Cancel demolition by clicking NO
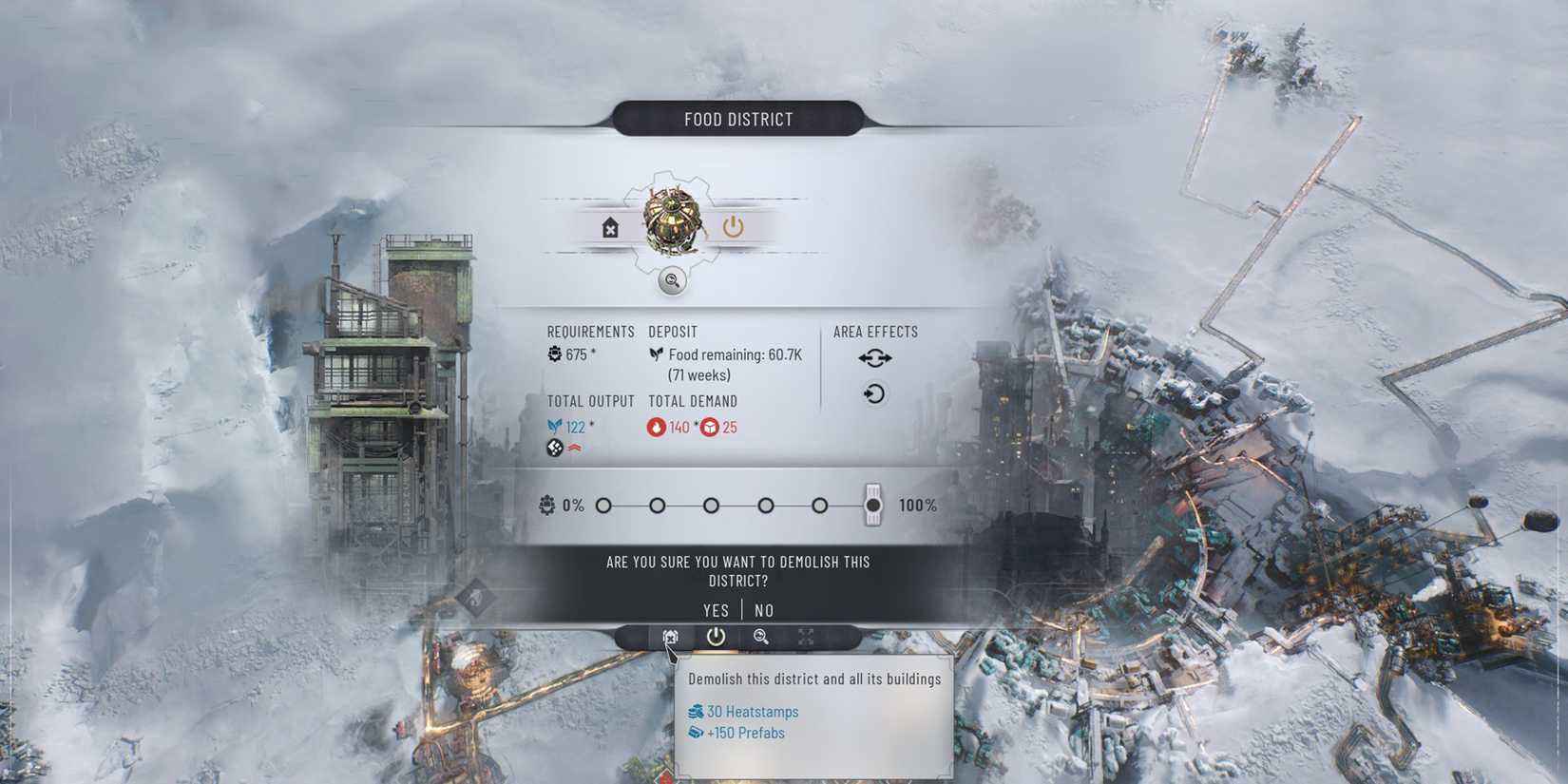Viewport: 1568px width, 784px height. (x=763, y=610)
